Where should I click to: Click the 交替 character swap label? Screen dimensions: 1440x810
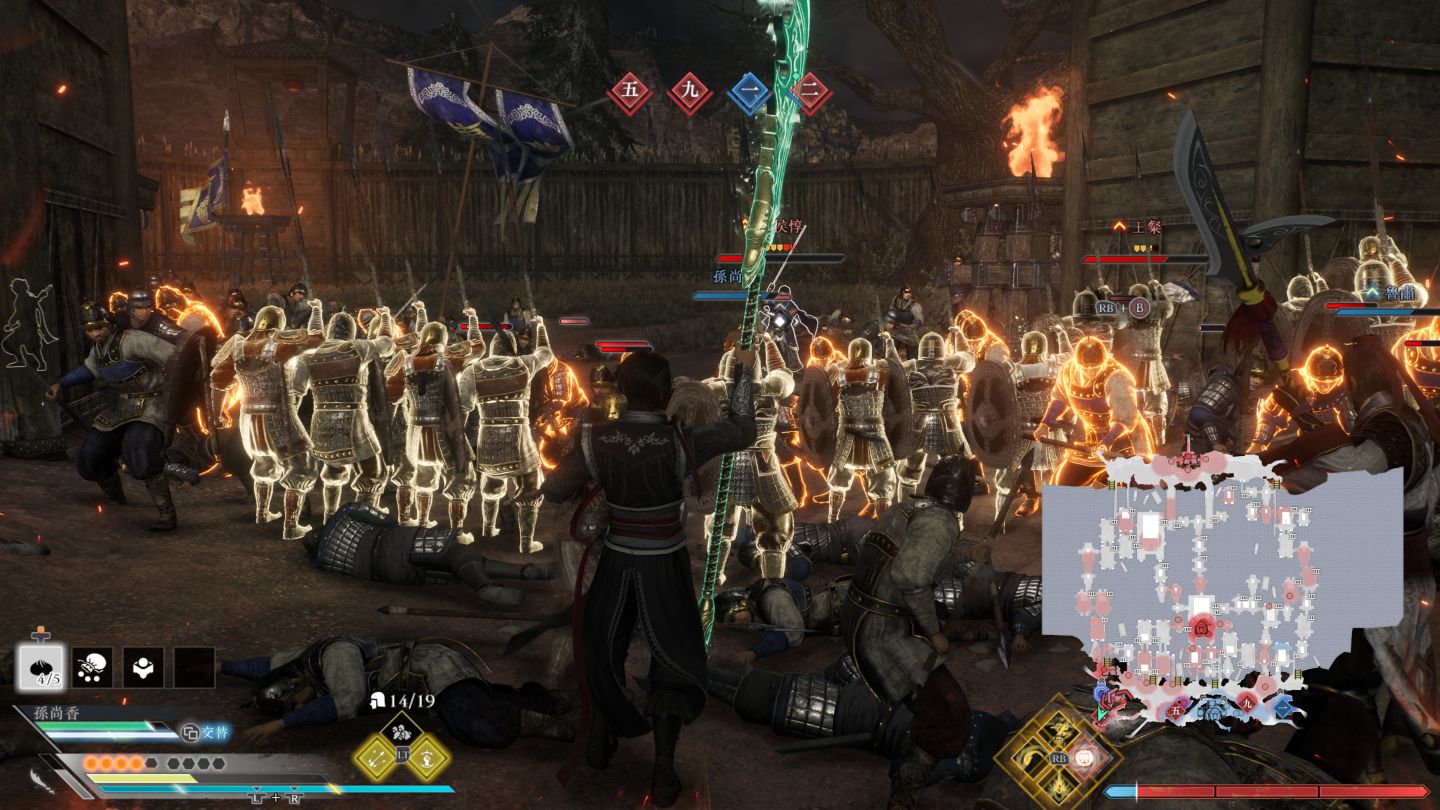[x=205, y=733]
